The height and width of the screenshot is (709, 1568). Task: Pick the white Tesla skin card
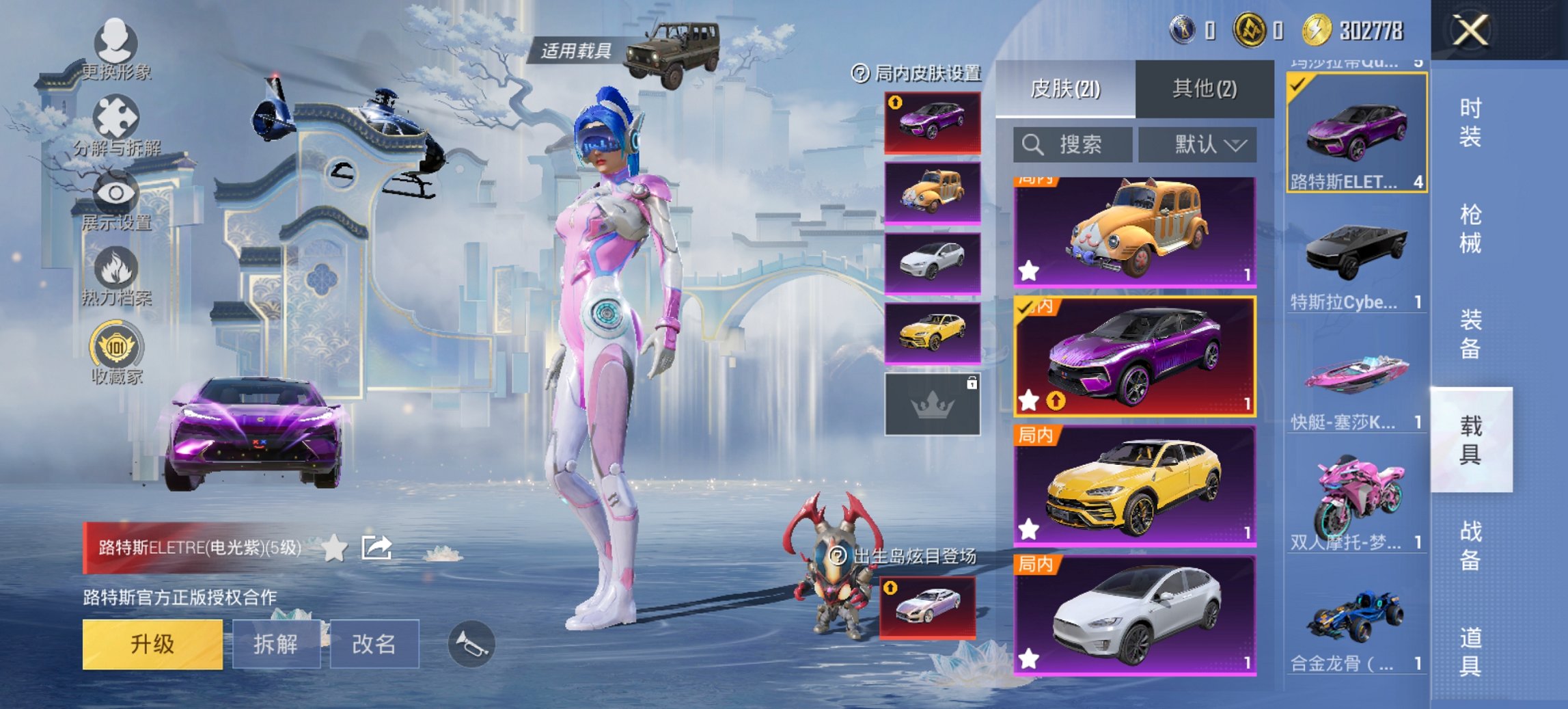coord(1135,615)
